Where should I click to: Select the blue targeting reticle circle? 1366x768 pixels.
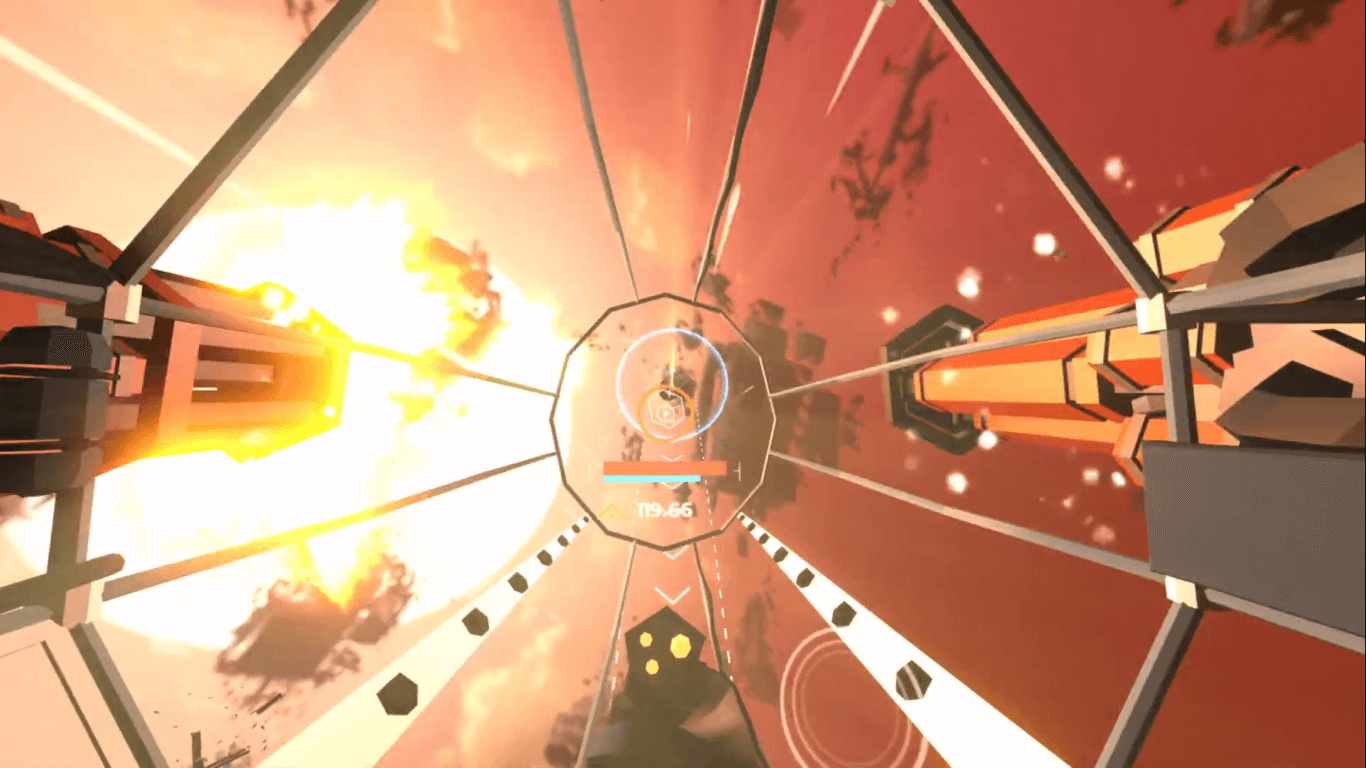click(672, 382)
